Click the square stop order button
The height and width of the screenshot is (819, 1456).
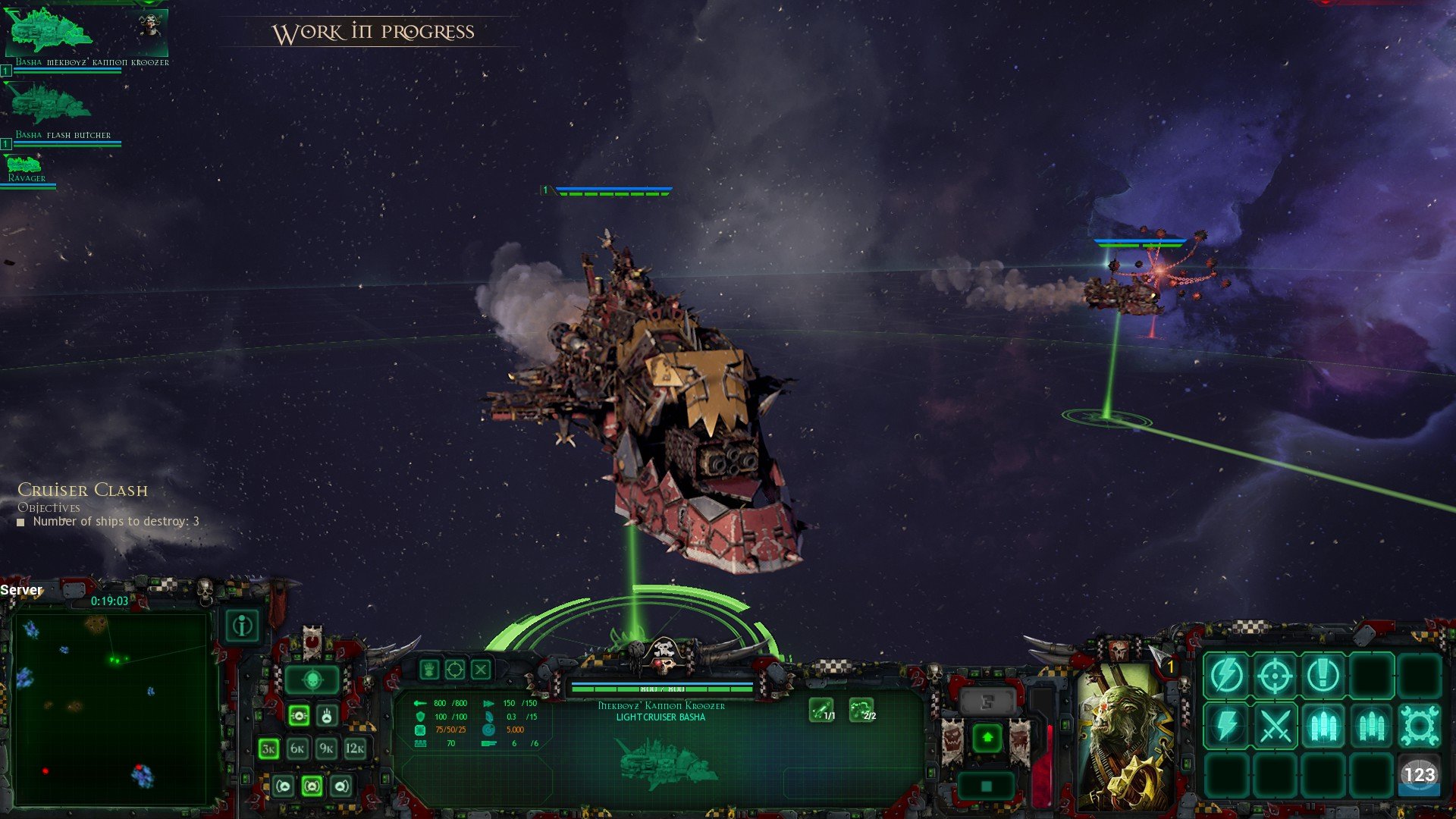[986, 786]
